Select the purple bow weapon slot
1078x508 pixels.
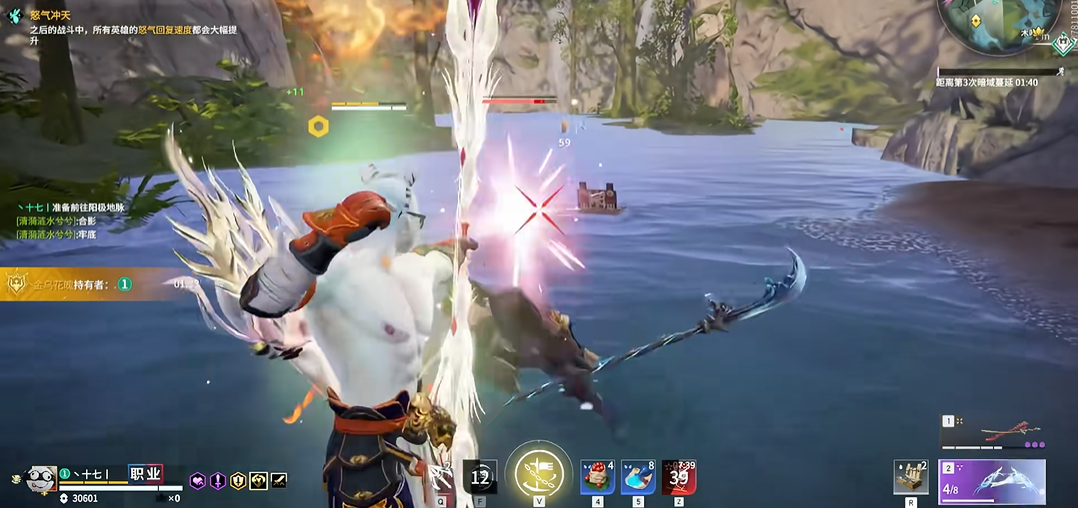993,480
